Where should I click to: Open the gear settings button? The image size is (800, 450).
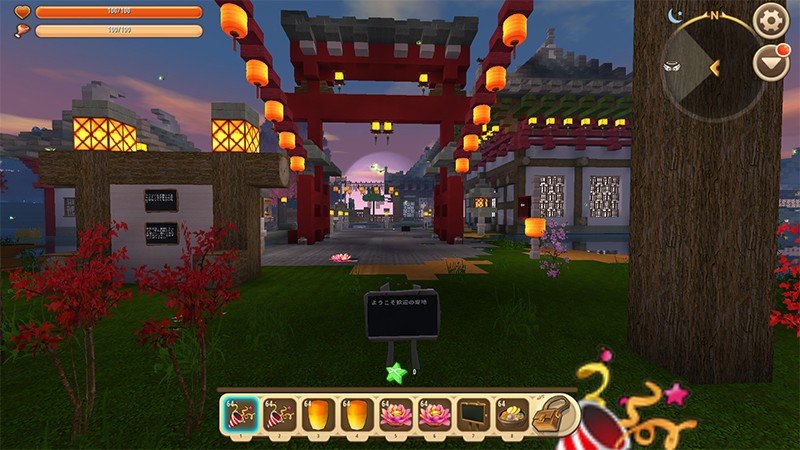[770, 20]
